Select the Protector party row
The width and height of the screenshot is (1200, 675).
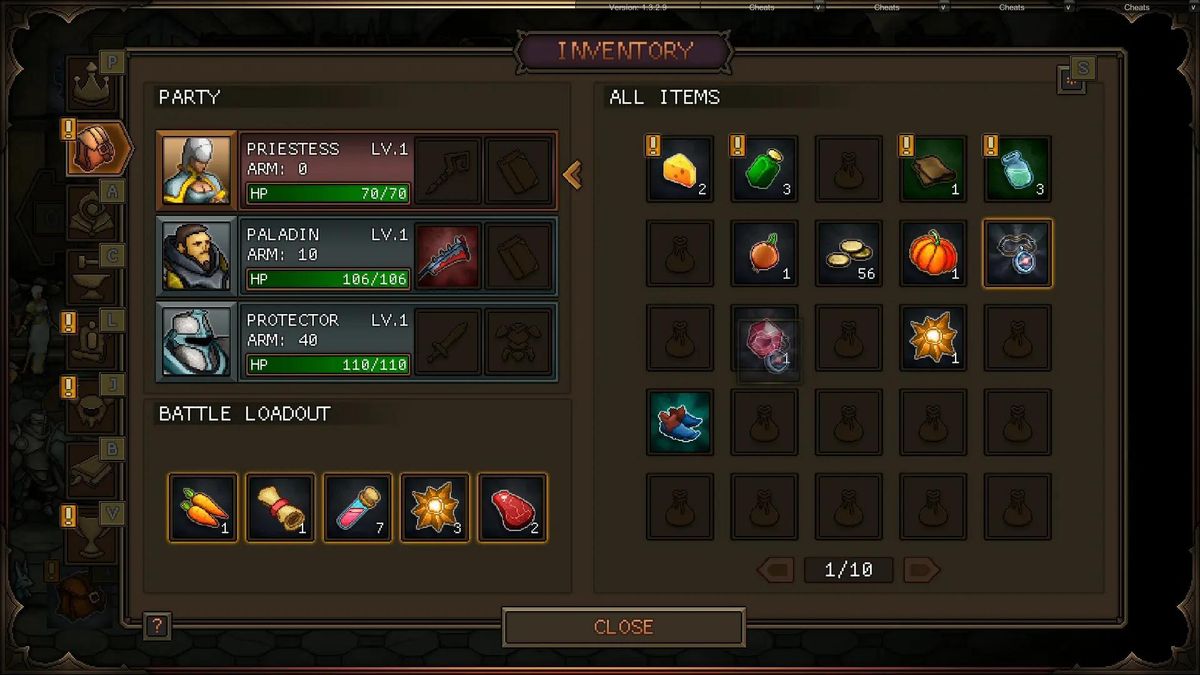point(300,342)
